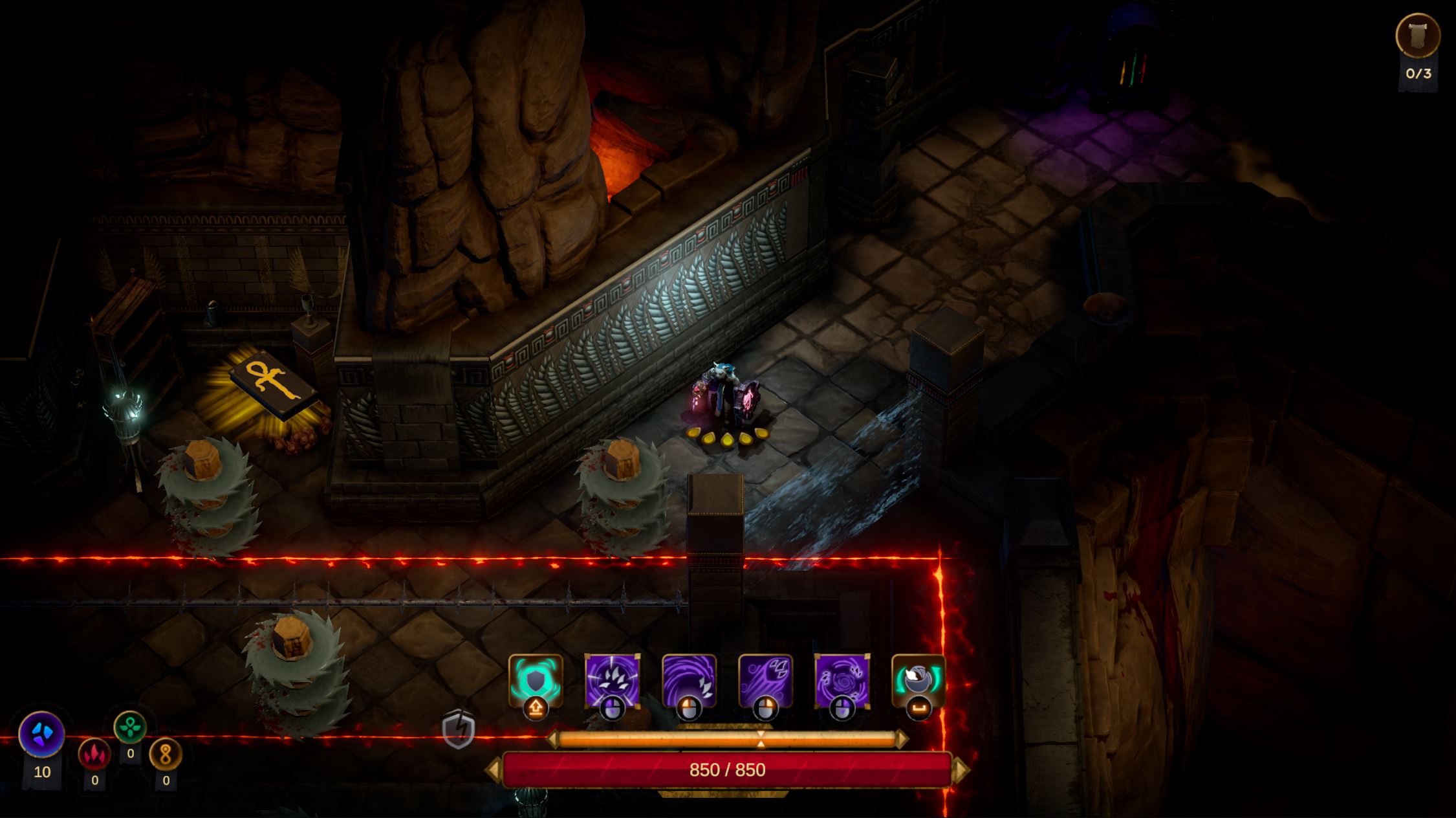Use the purple claw burst ability
The width and height of the screenshot is (1456, 818).
(x=612, y=681)
